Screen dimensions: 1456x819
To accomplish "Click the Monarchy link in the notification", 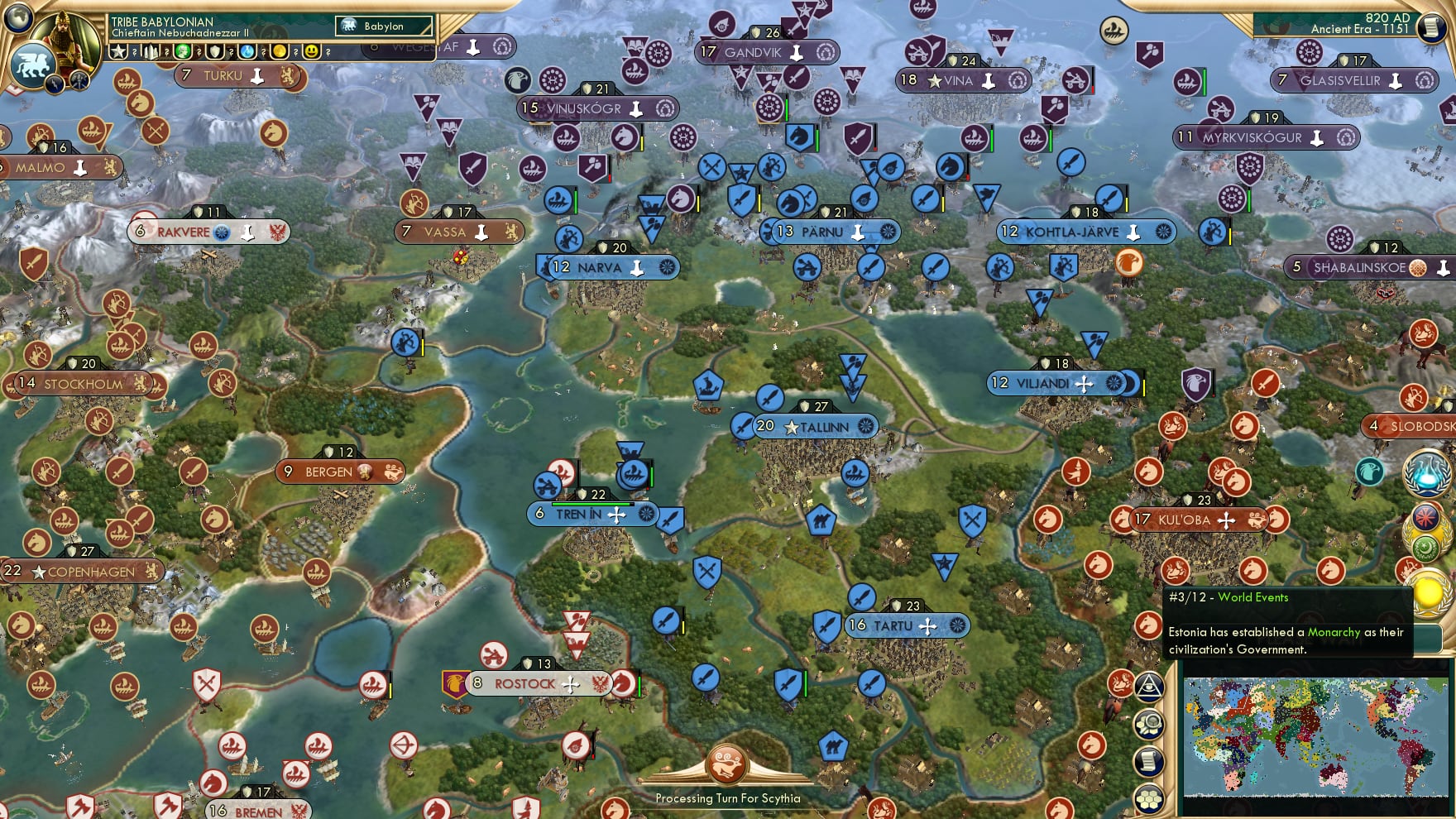I will tap(1334, 632).
